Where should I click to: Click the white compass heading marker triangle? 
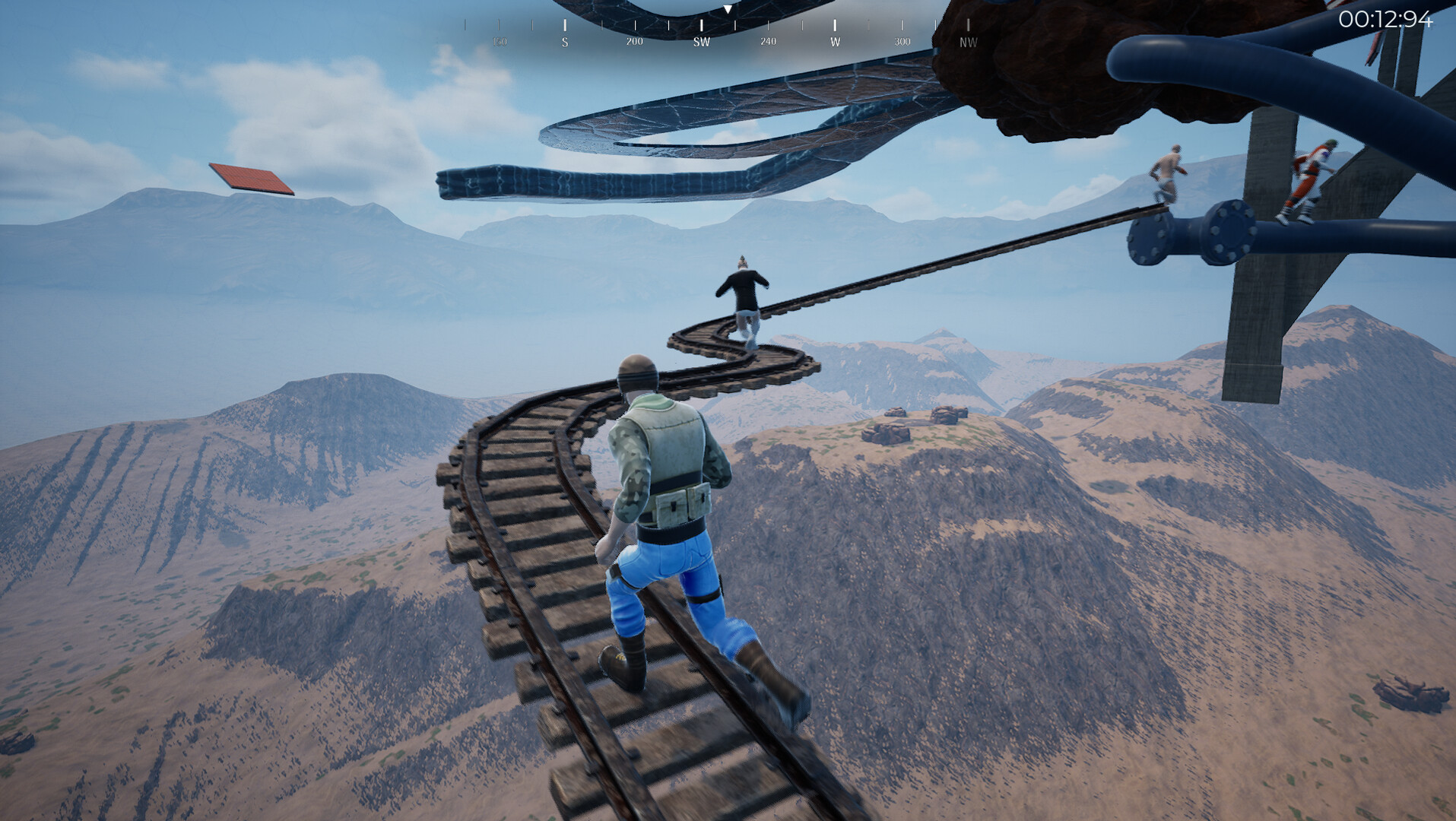coord(728,11)
